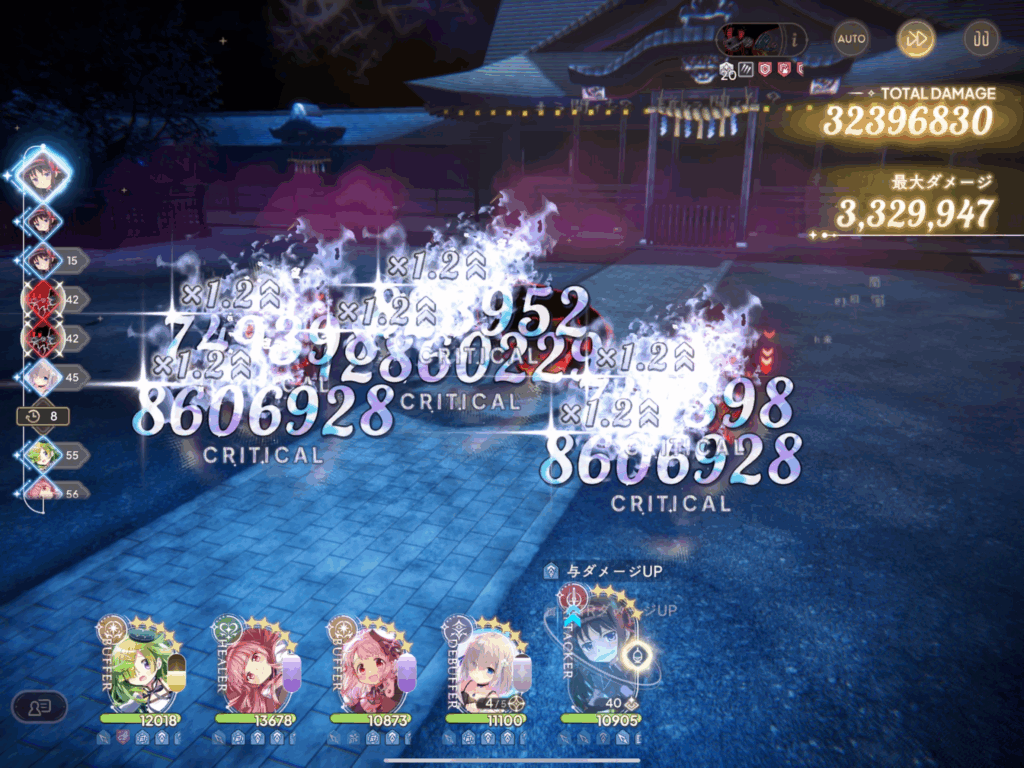Tap the turn-order portrait marked 45
Image resolution: width=1024 pixels, height=768 pixels.
(43, 378)
